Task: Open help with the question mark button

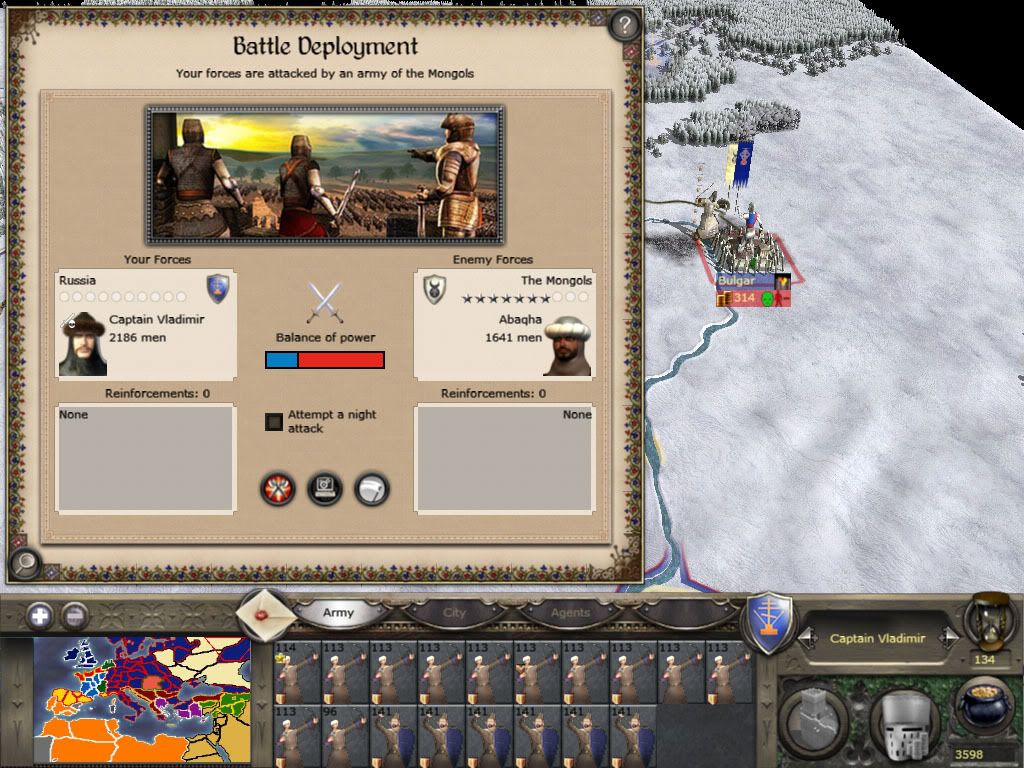Action: [624, 24]
